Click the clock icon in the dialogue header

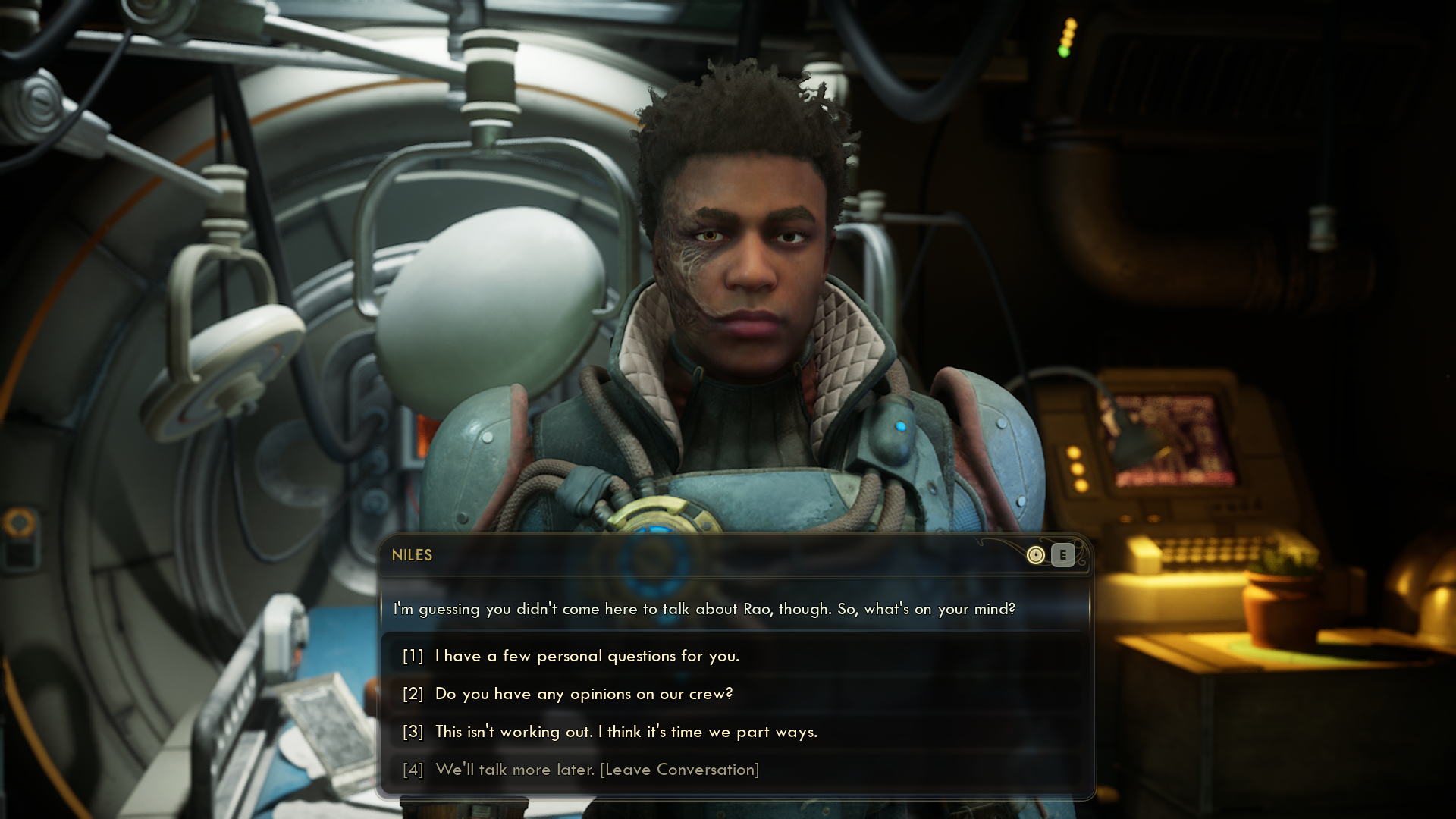tap(1035, 555)
